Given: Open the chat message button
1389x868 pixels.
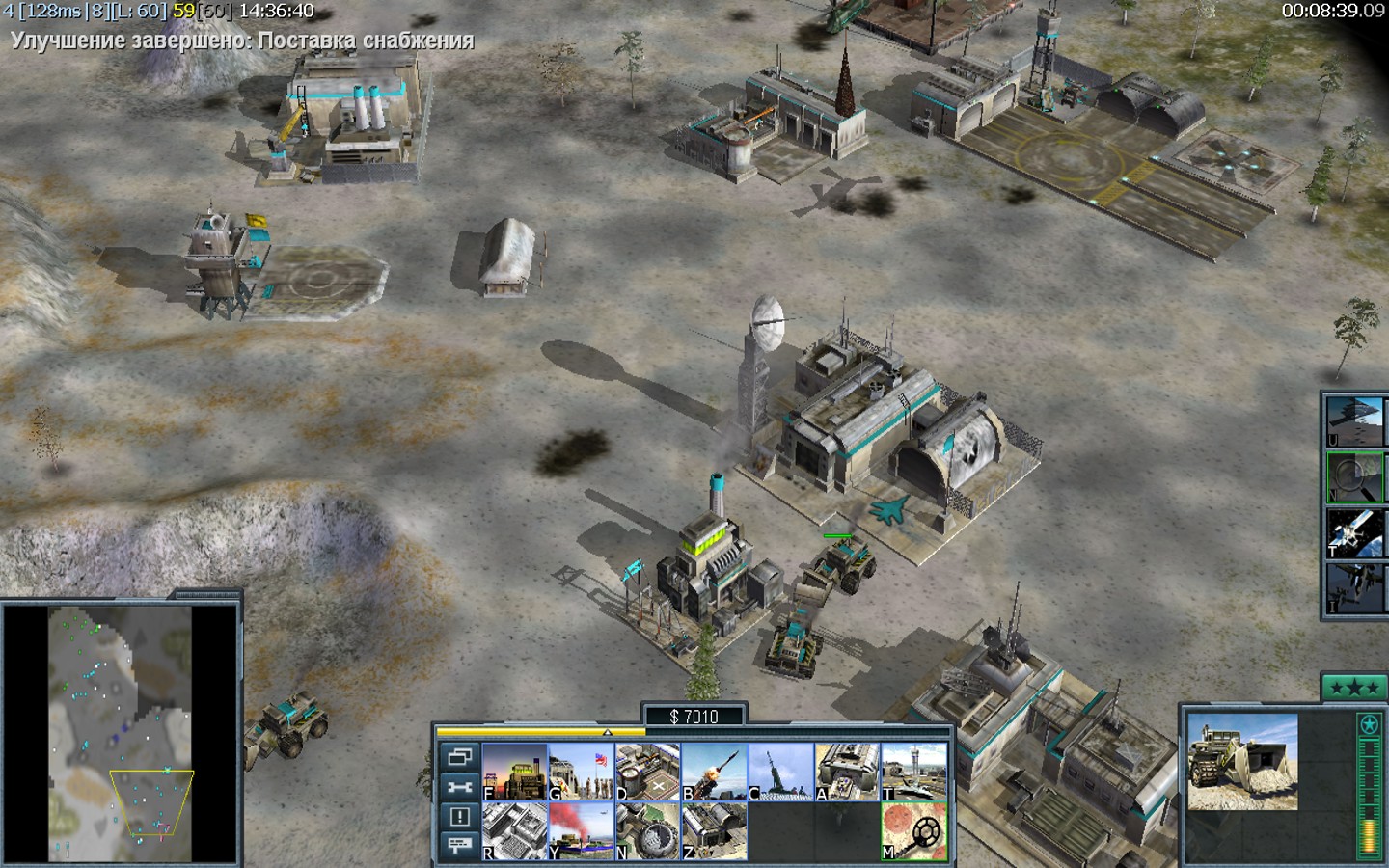Looking at the screenshot, I should 459,846.
